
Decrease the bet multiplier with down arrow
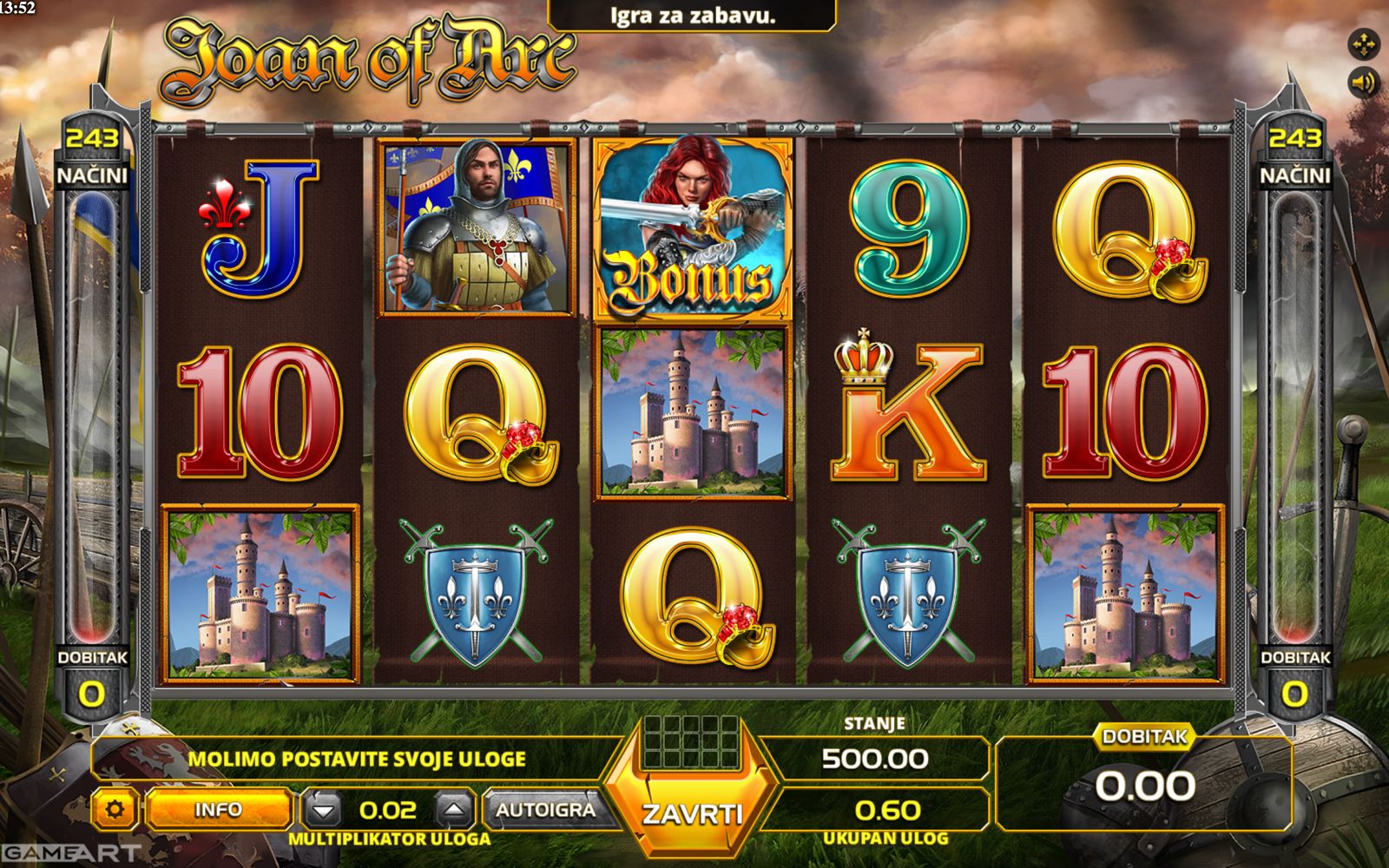[324, 811]
